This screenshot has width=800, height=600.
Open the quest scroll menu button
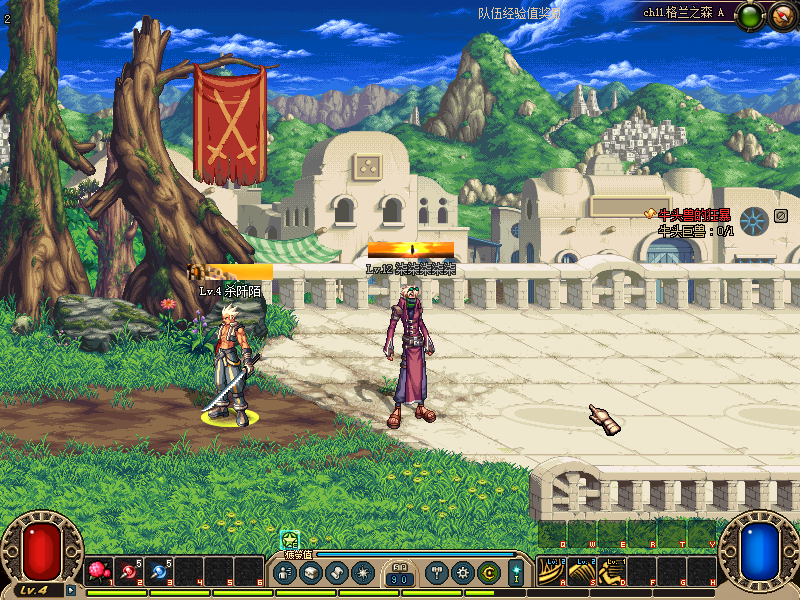coord(336,573)
